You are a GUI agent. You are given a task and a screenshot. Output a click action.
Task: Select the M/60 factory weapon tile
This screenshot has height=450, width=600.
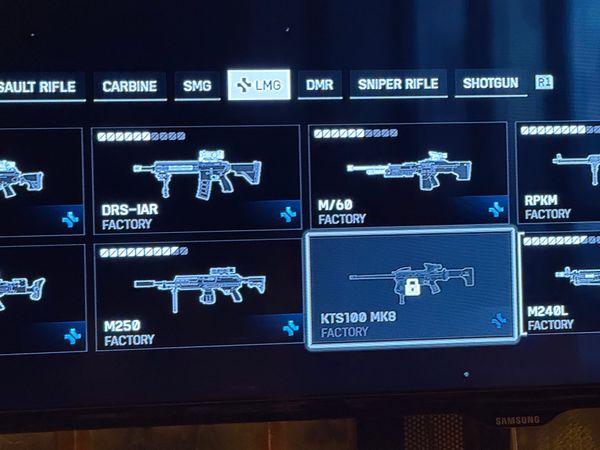click(x=408, y=176)
